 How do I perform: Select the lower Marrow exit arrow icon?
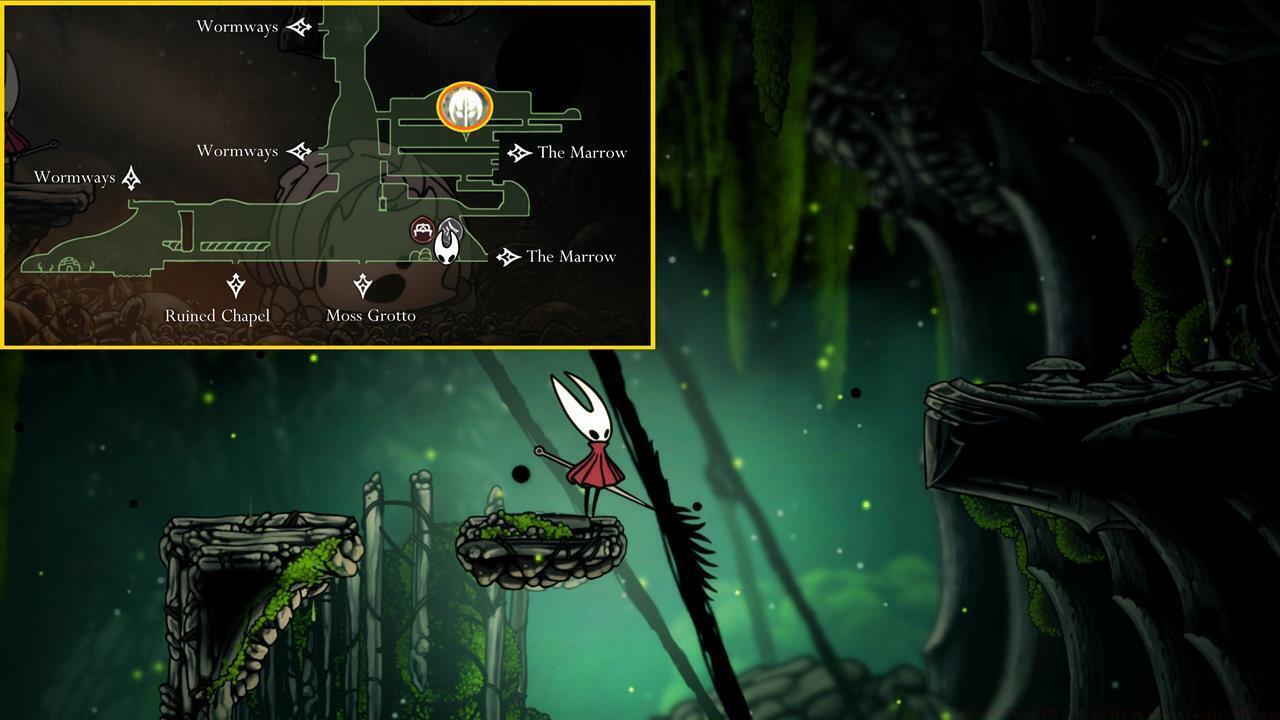tap(508, 256)
